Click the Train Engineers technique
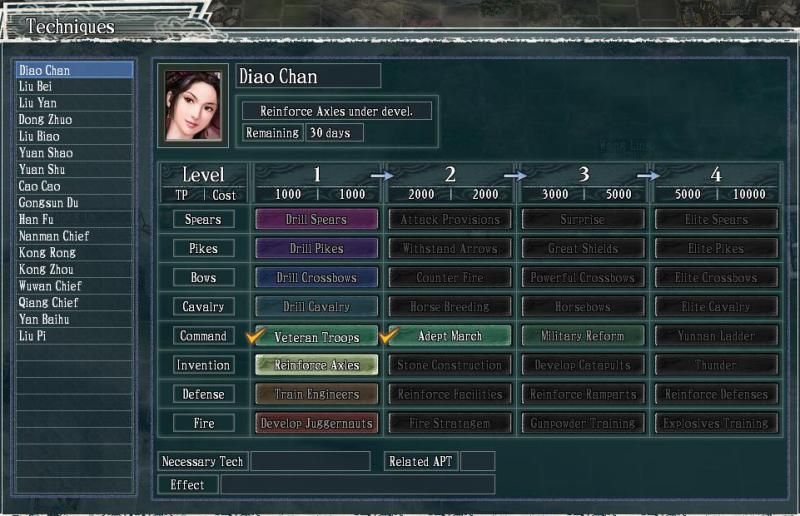The width and height of the screenshot is (800, 516). tap(317, 394)
